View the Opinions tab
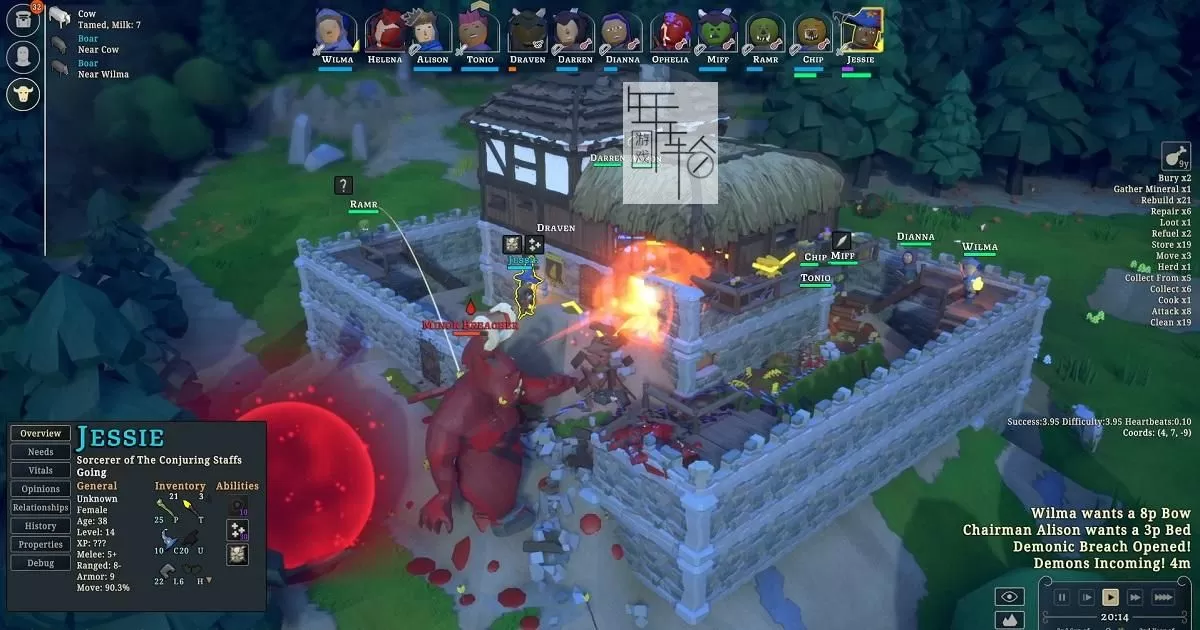 (x=40, y=489)
